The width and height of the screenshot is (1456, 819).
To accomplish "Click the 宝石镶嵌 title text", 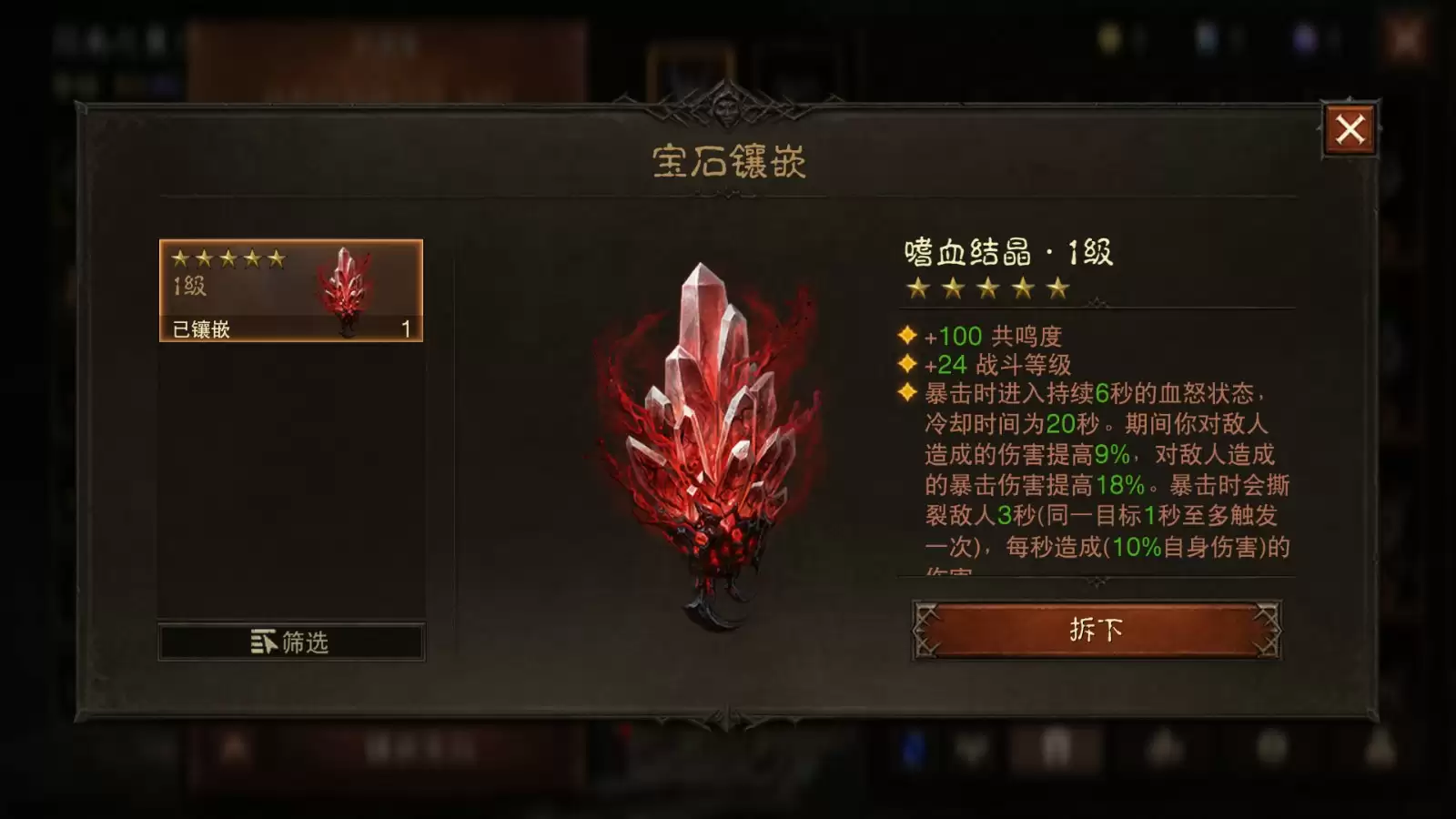I will [728, 158].
